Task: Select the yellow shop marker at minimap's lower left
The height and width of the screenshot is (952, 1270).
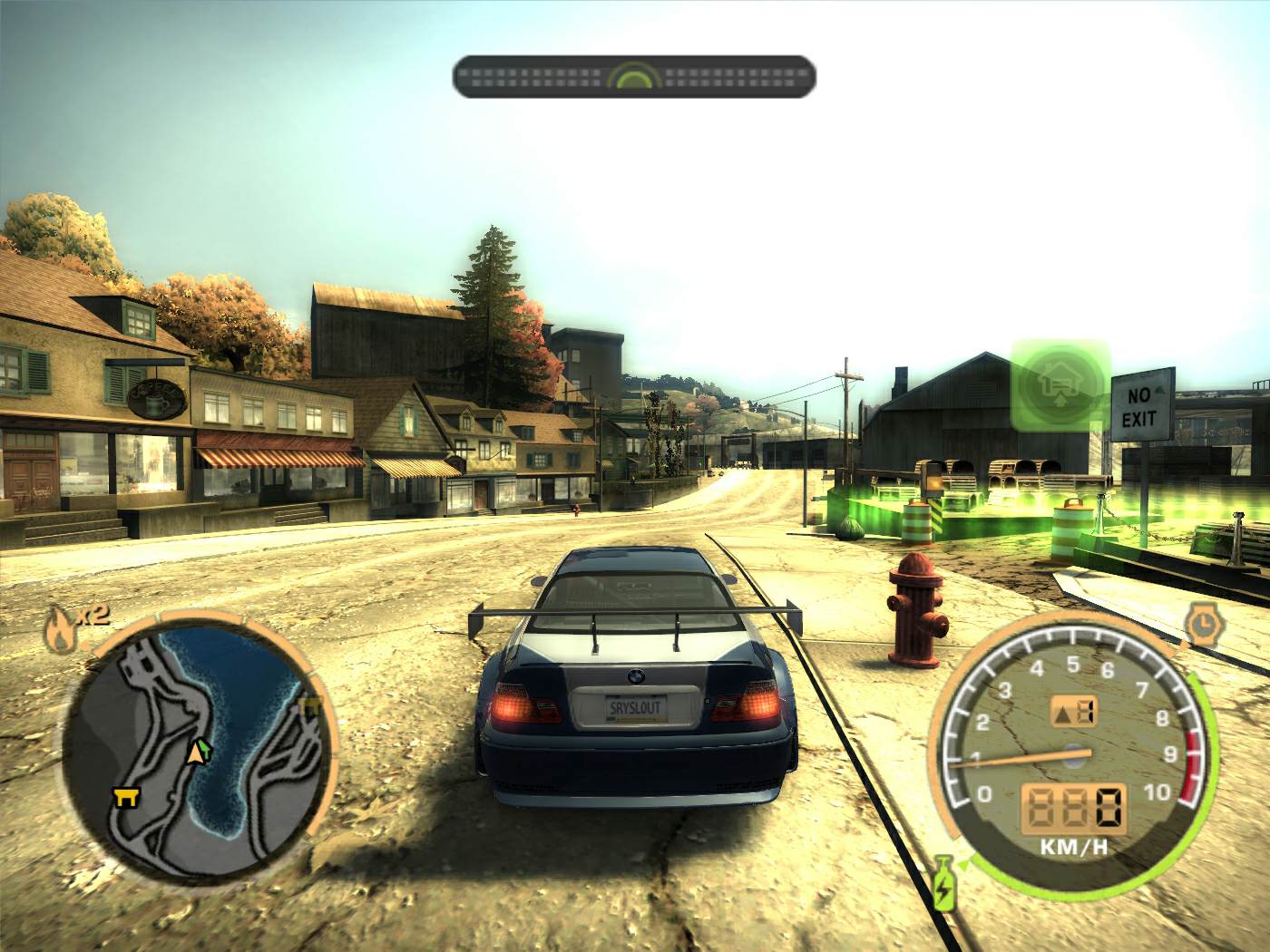Action: (x=124, y=796)
